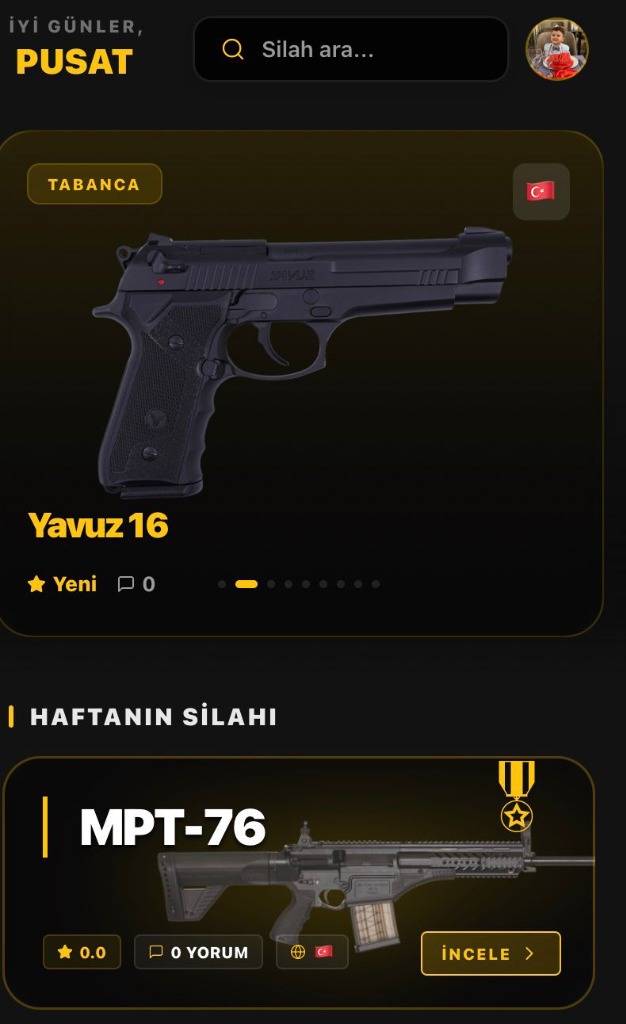626x1024 pixels.
Task: Click the İNCELE button for MPT-76
Action: tap(490, 953)
